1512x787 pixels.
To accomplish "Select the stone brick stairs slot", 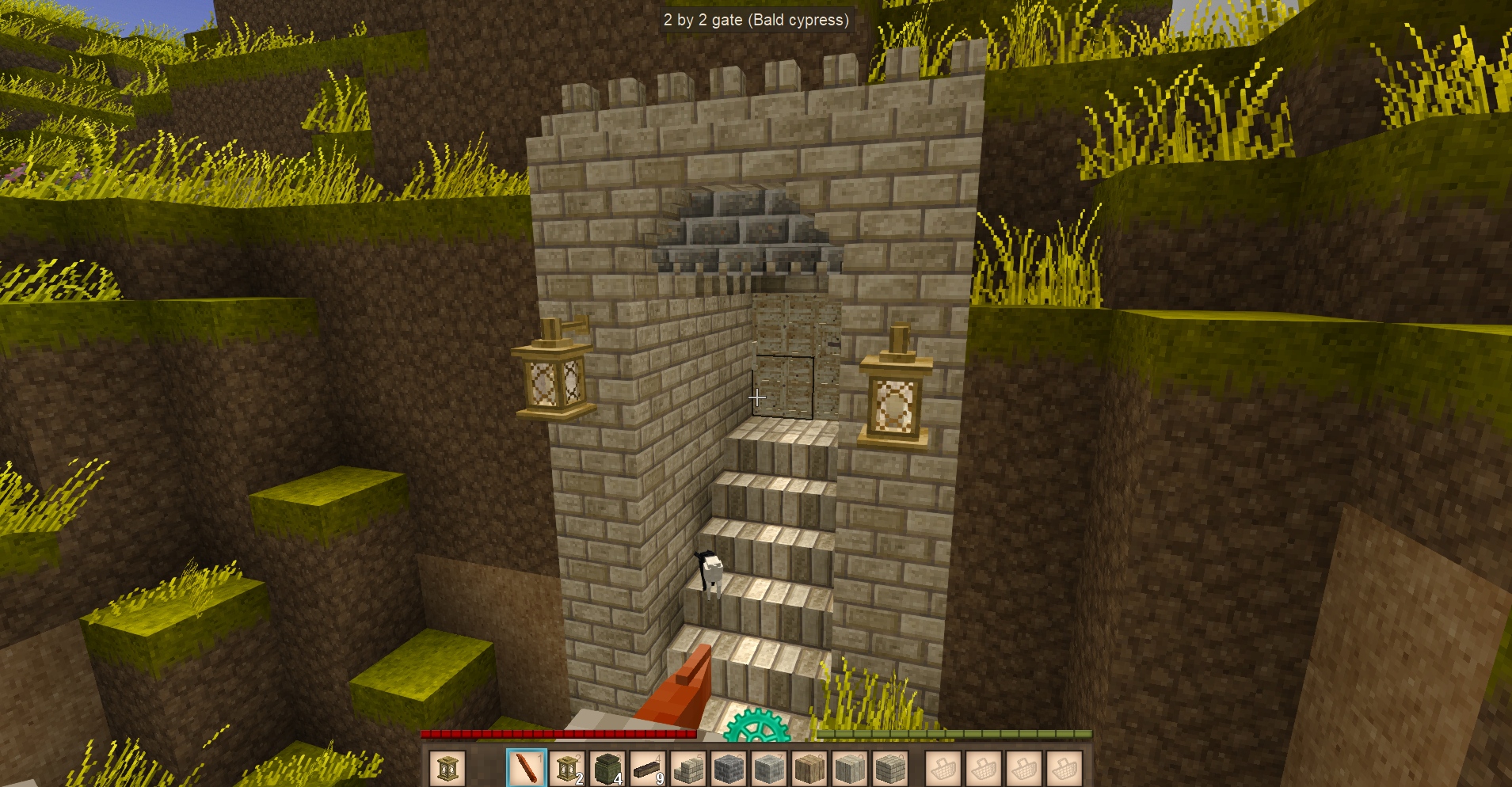I will tap(688, 768).
